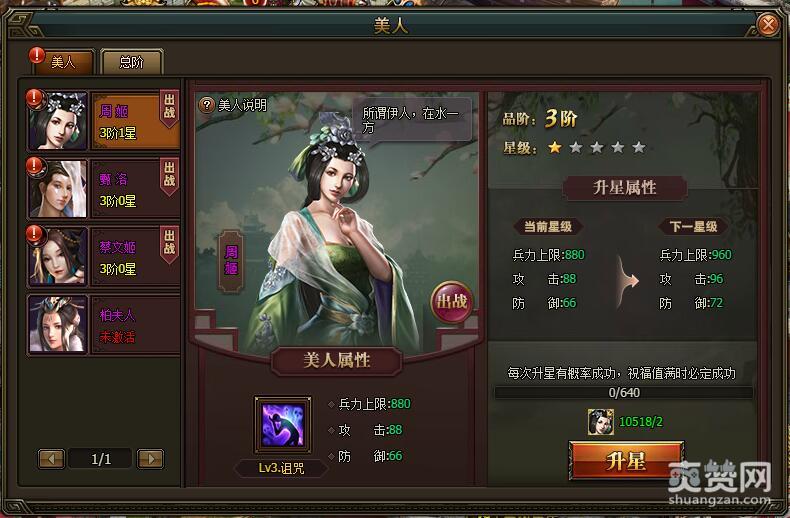Click the round 出战 button on portrait
This screenshot has width=790, height=518.
(x=450, y=300)
